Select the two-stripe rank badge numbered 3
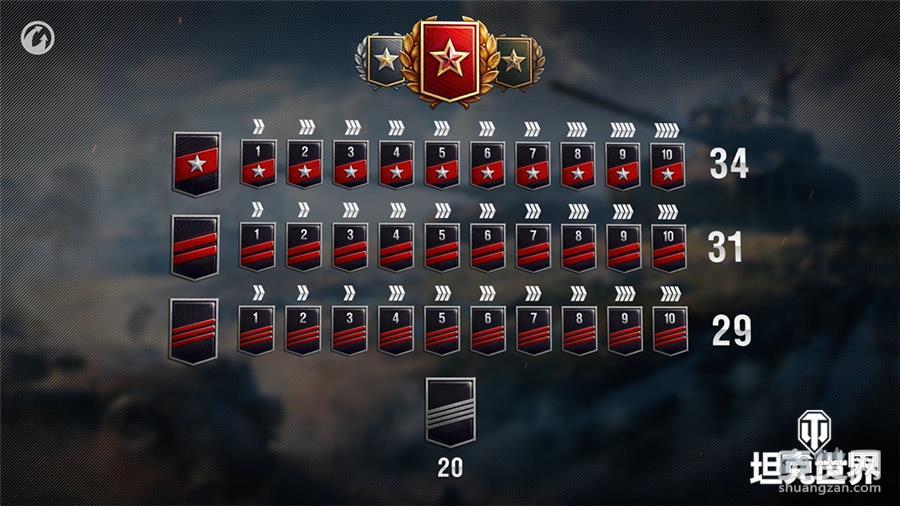The width and height of the screenshot is (900, 506). coord(349,247)
